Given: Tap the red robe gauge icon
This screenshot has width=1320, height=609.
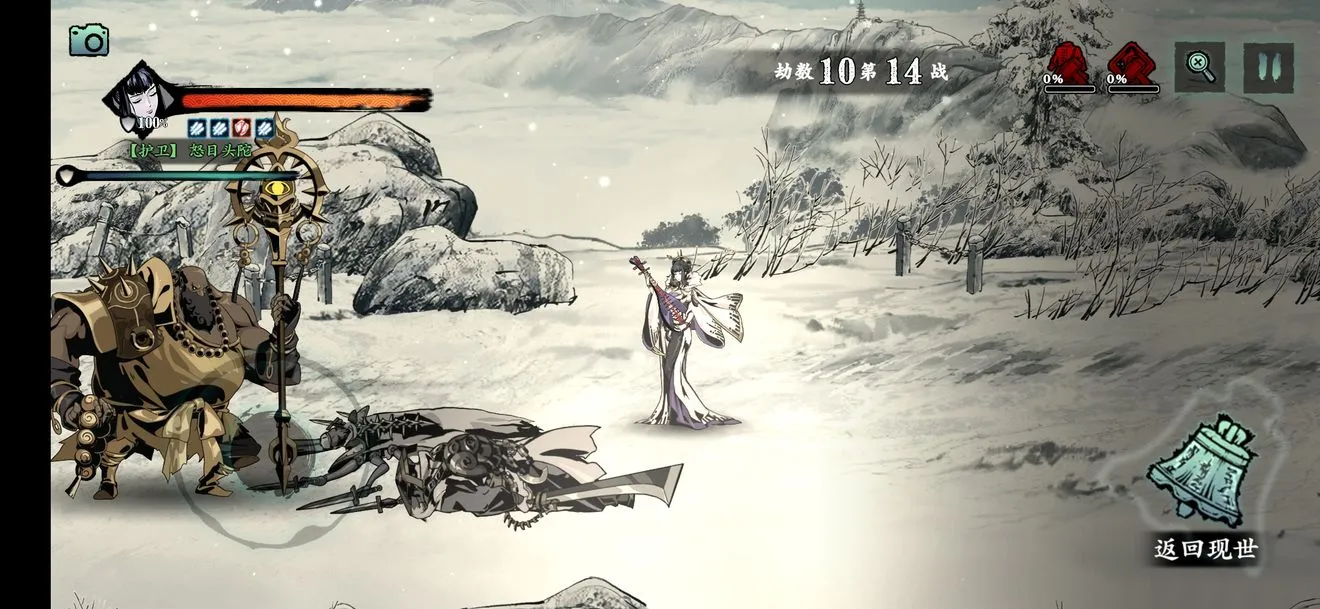Looking at the screenshot, I should pos(1066,64).
